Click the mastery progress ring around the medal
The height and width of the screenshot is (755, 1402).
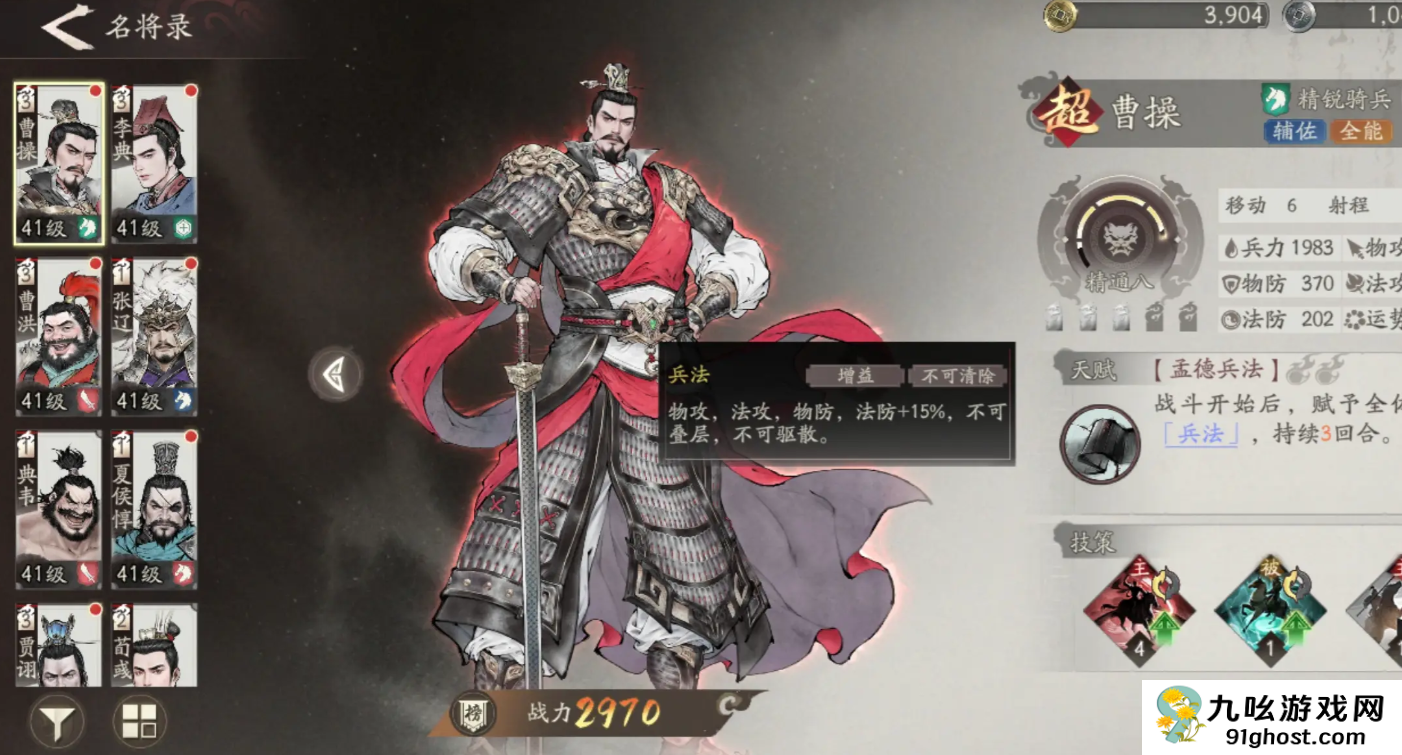point(1122,200)
